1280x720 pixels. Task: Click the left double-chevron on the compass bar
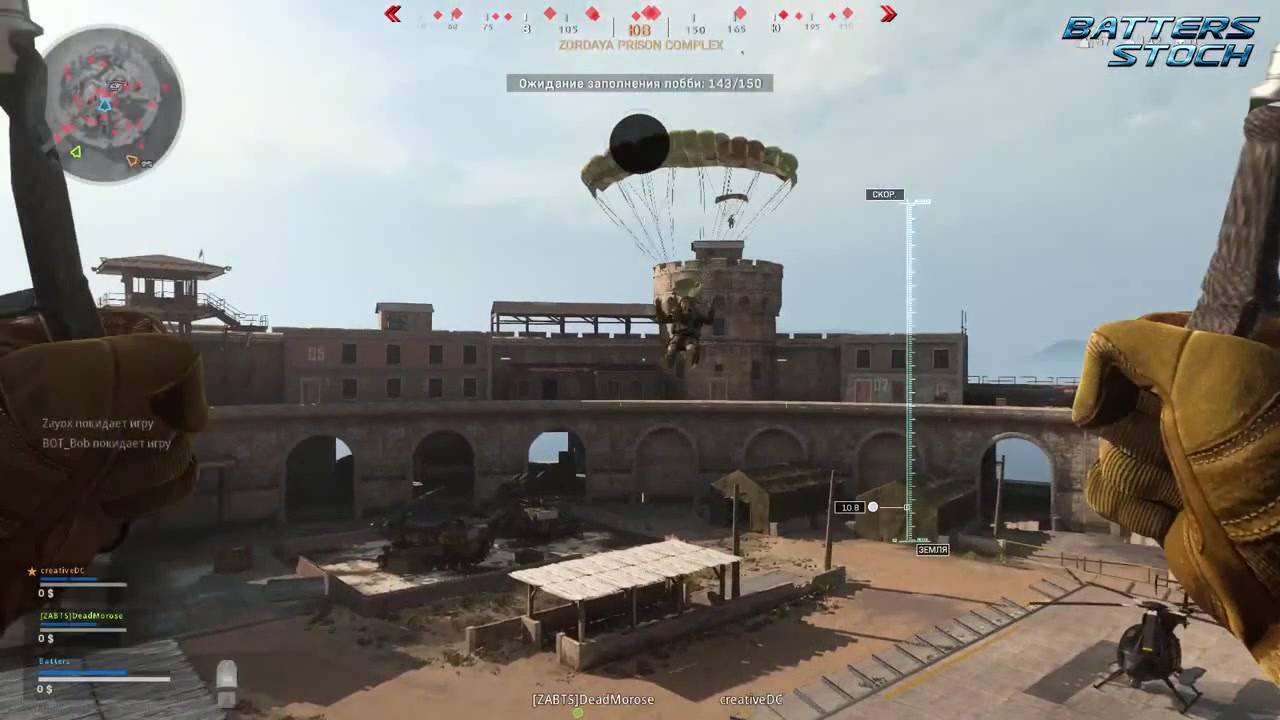tap(393, 14)
